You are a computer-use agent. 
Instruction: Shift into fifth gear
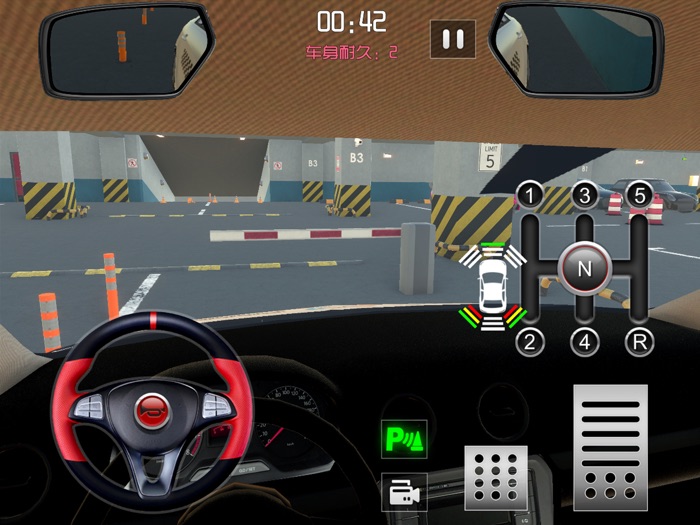639,194
